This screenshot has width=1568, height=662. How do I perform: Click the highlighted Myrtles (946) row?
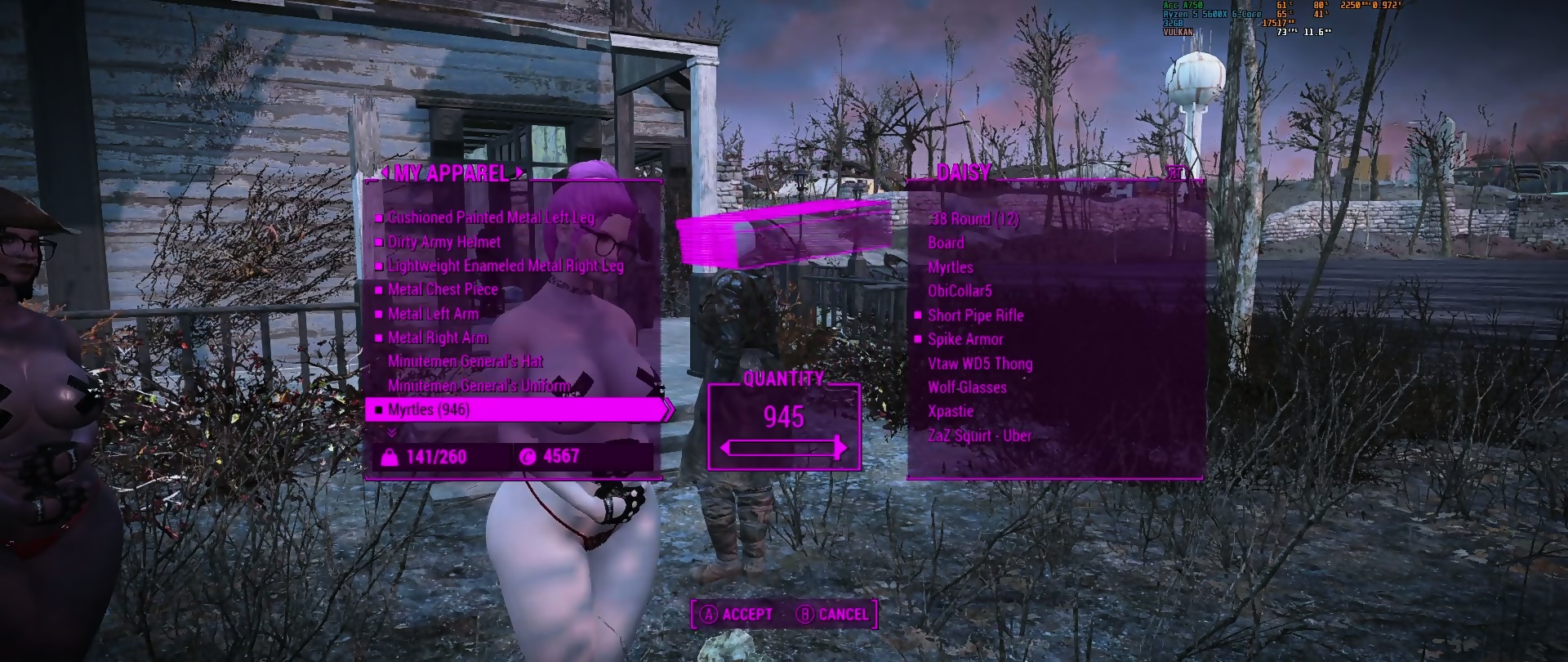click(x=514, y=409)
